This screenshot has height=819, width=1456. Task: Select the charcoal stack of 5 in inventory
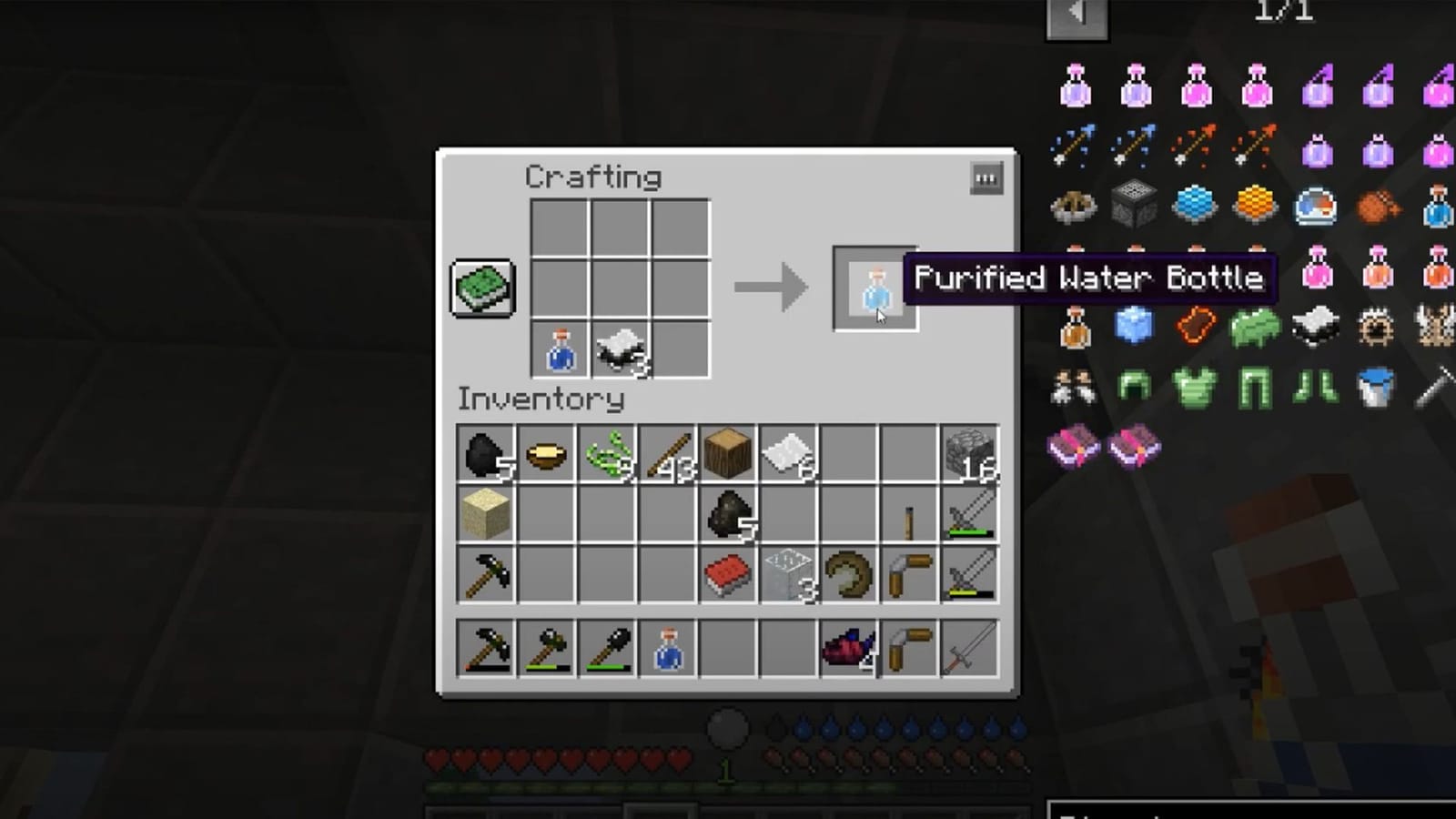pyautogui.click(x=726, y=511)
